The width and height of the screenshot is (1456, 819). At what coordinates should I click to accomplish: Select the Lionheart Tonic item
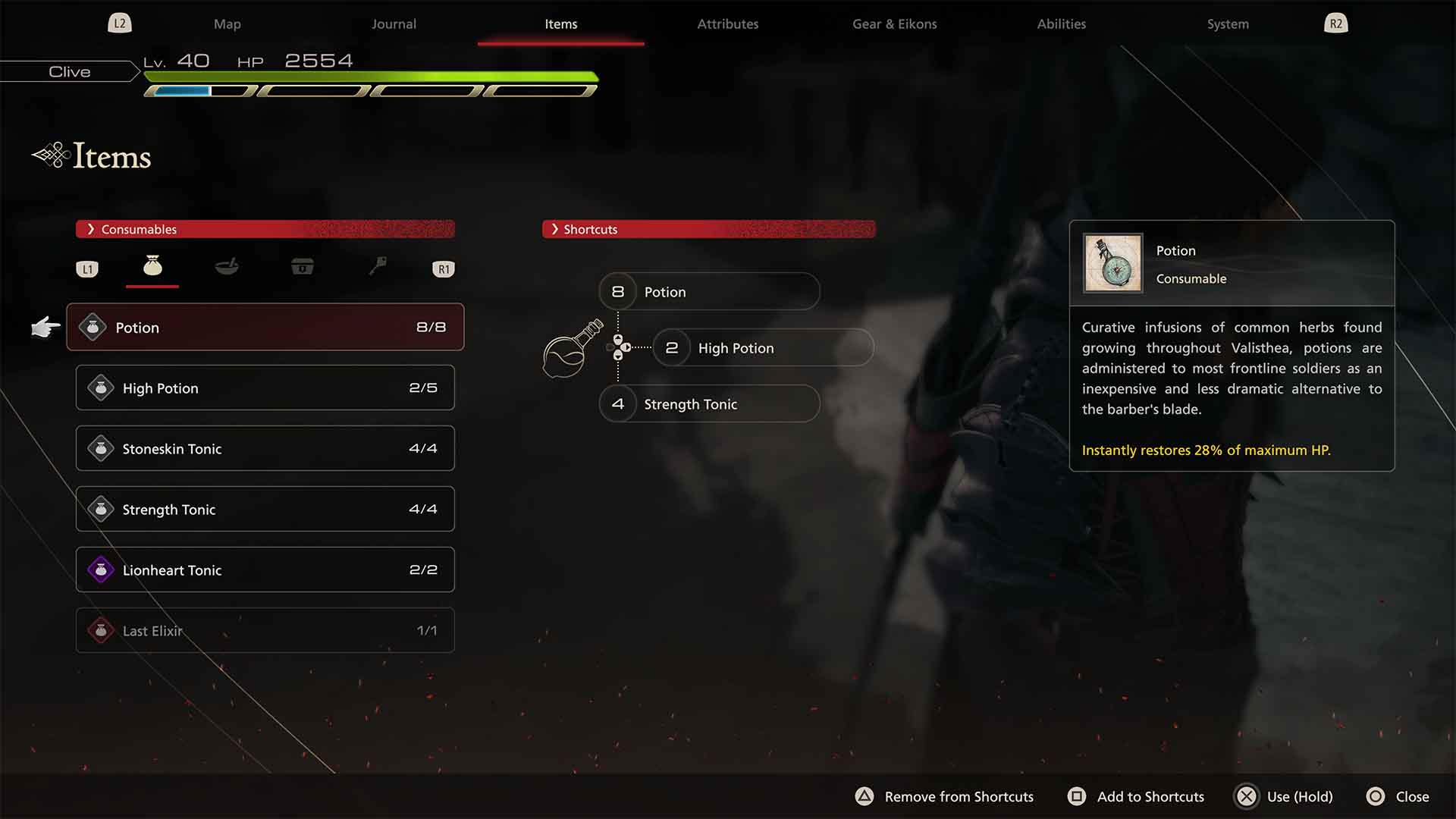coord(265,570)
